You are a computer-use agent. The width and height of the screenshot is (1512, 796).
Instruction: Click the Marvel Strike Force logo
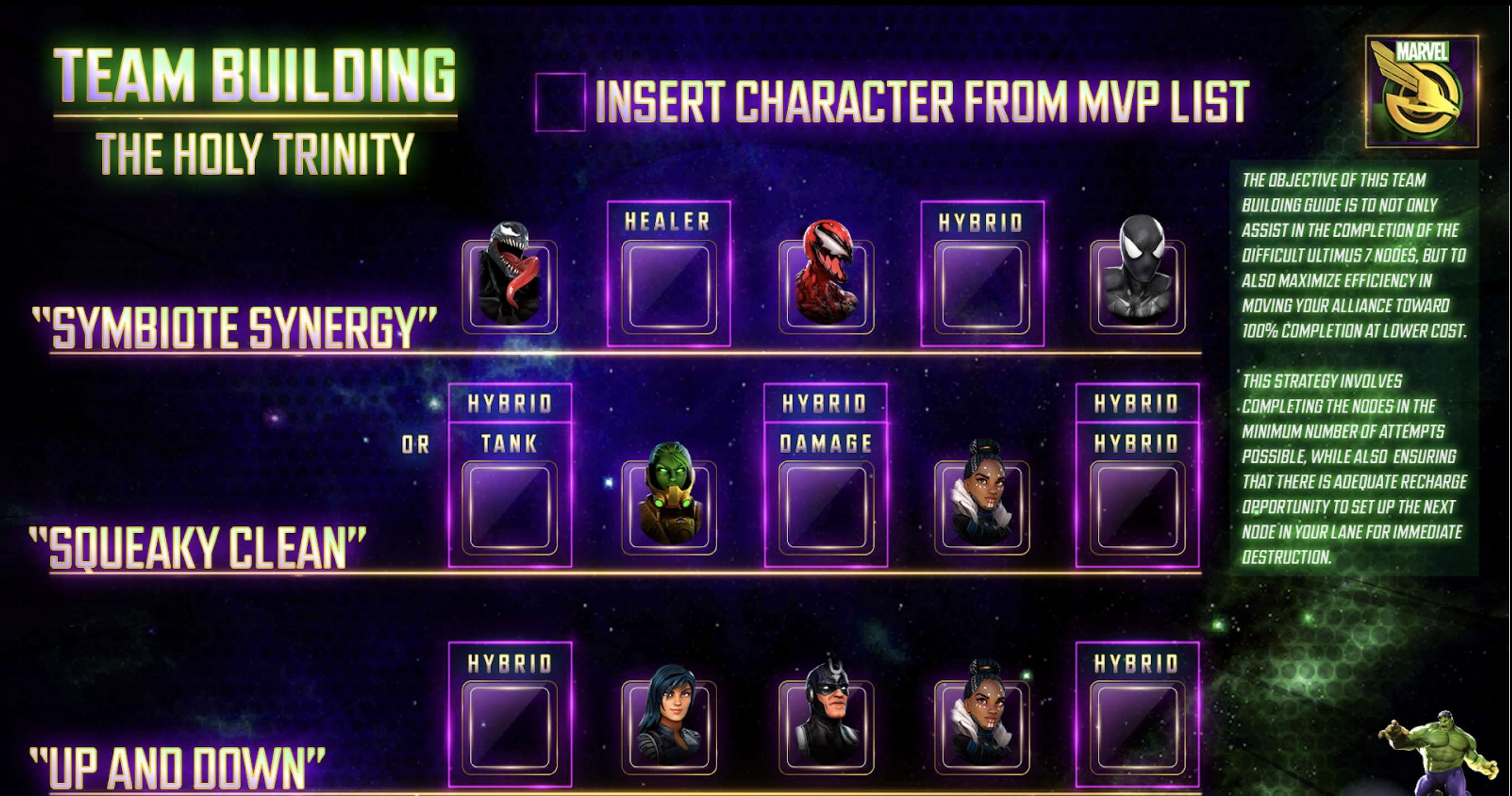click(1421, 91)
